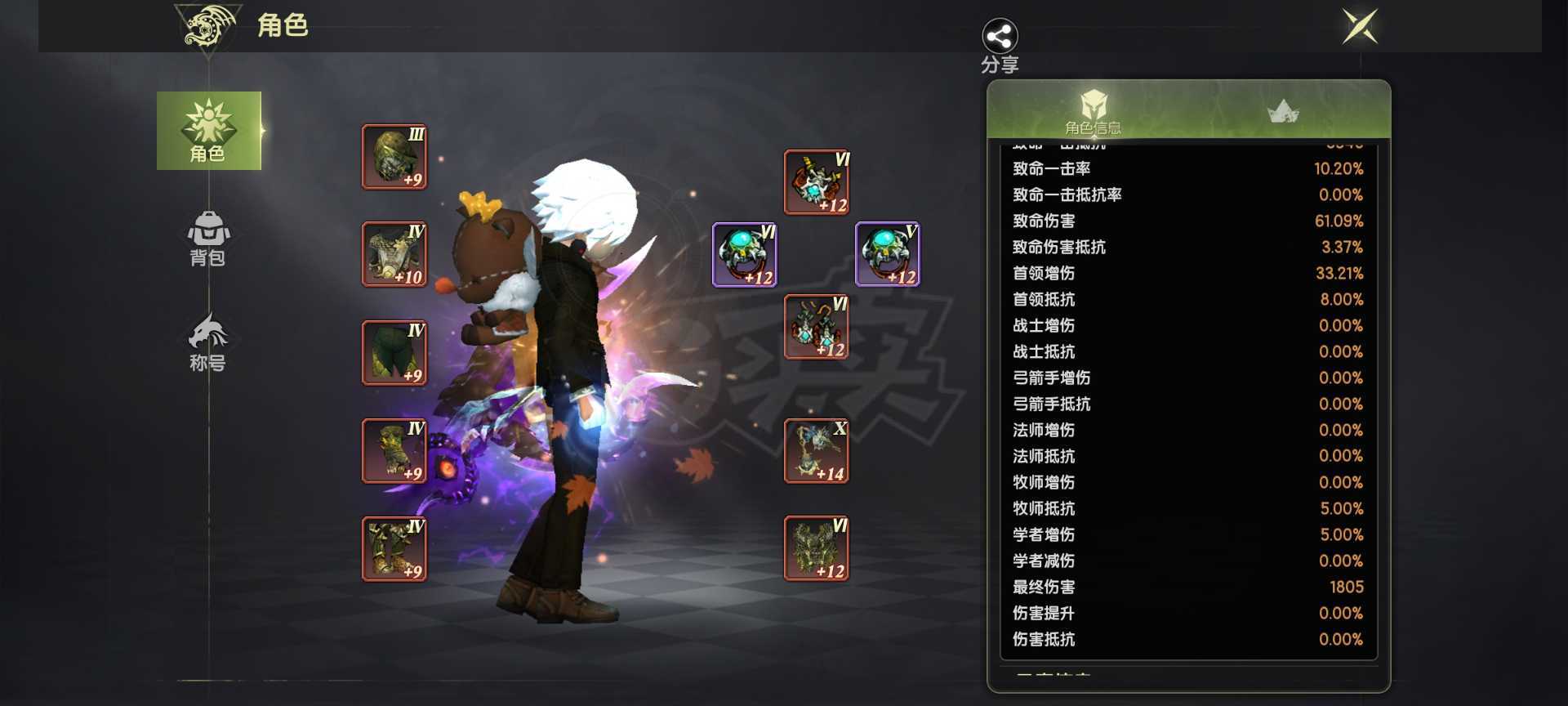The height and width of the screenshot is (706, 1568).
Task: Choose the +9 green pants slot
Action: 394,353
